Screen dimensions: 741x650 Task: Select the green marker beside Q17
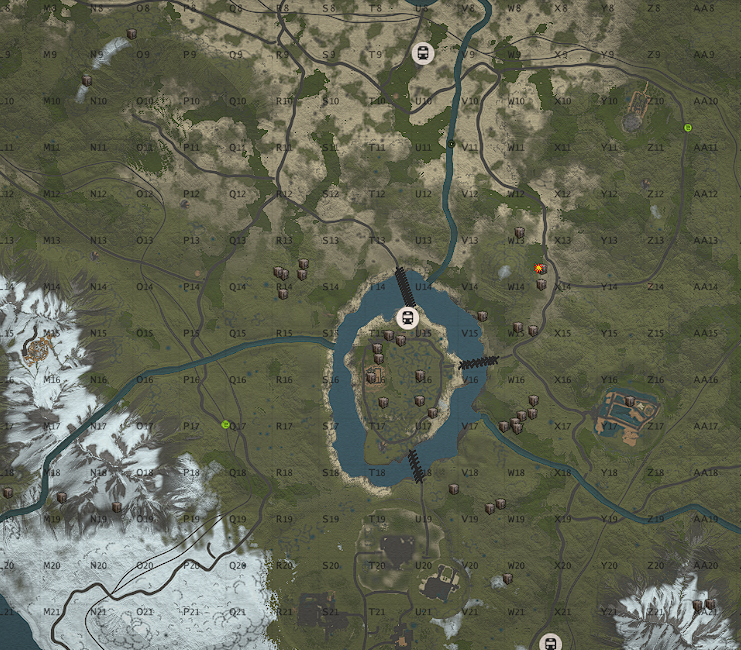226,425
